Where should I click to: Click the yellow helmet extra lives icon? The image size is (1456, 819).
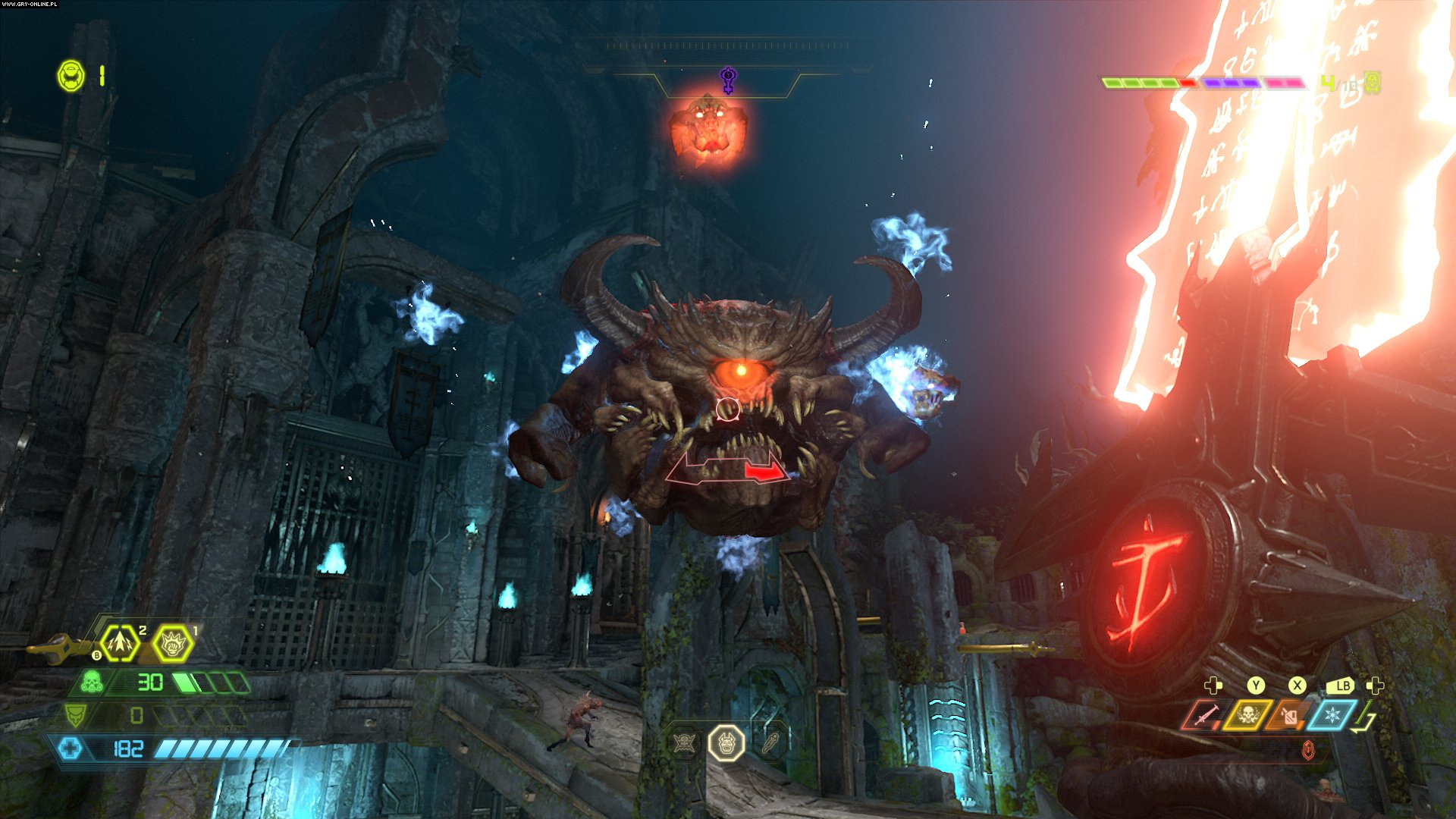71,76
